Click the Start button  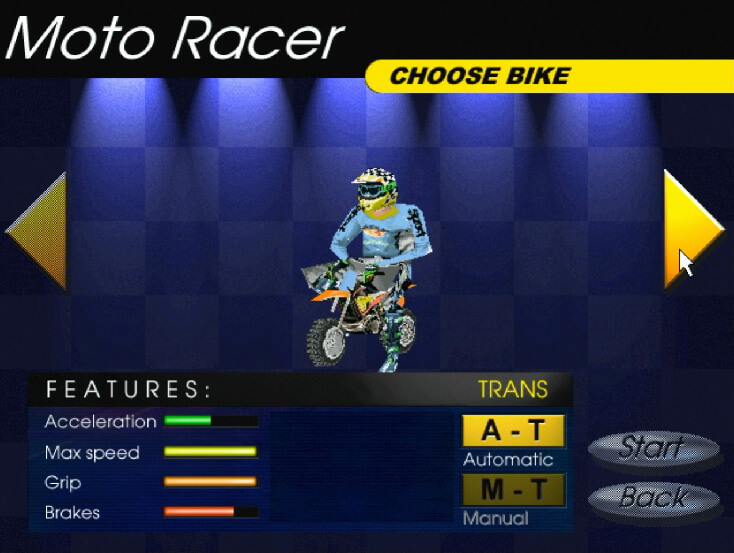651,448
